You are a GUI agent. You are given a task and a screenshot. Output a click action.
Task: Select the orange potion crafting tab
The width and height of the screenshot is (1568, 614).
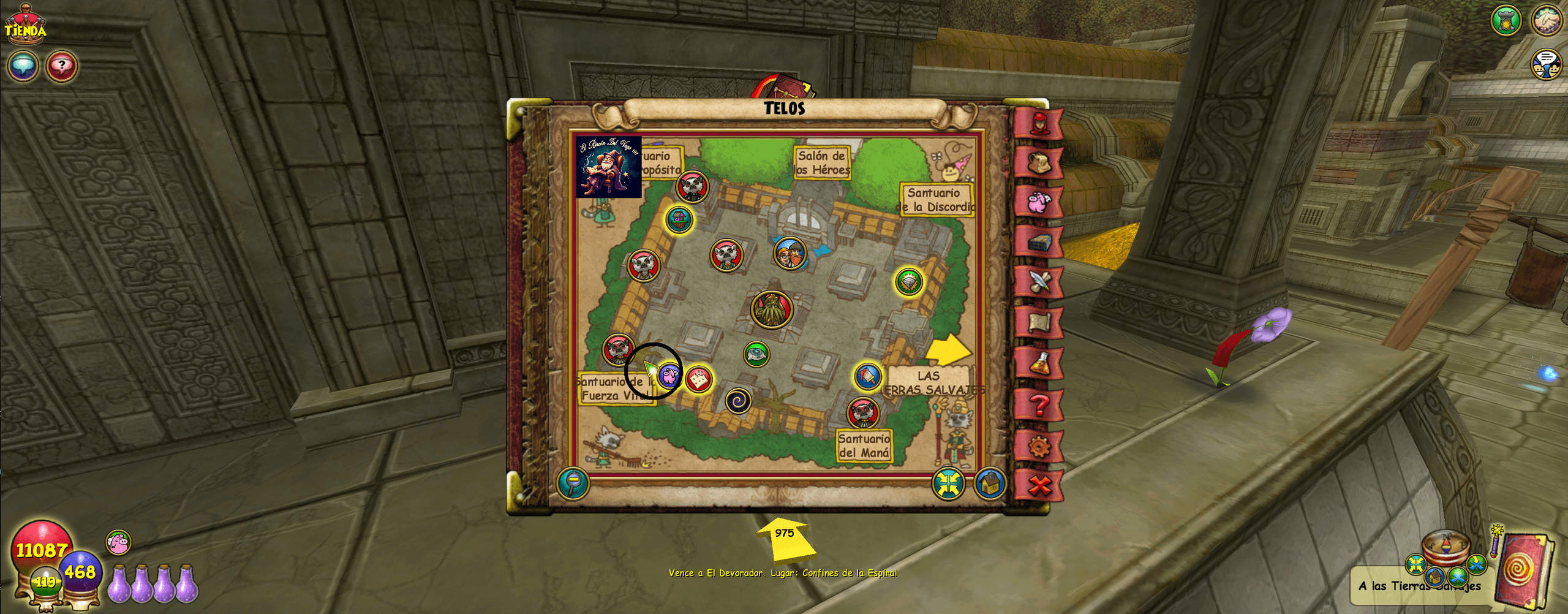1039,364
